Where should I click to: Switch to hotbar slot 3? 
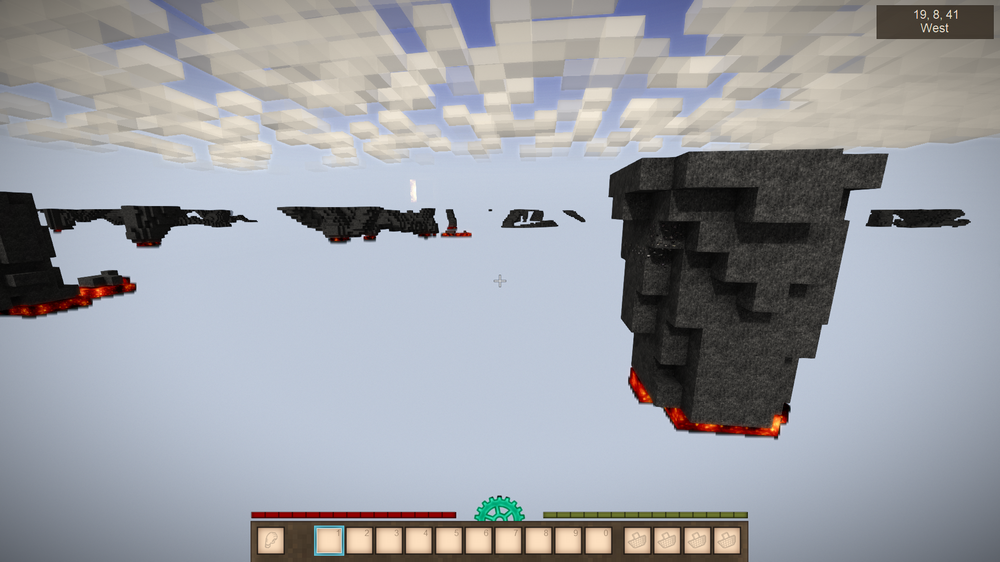coord(389,541)
